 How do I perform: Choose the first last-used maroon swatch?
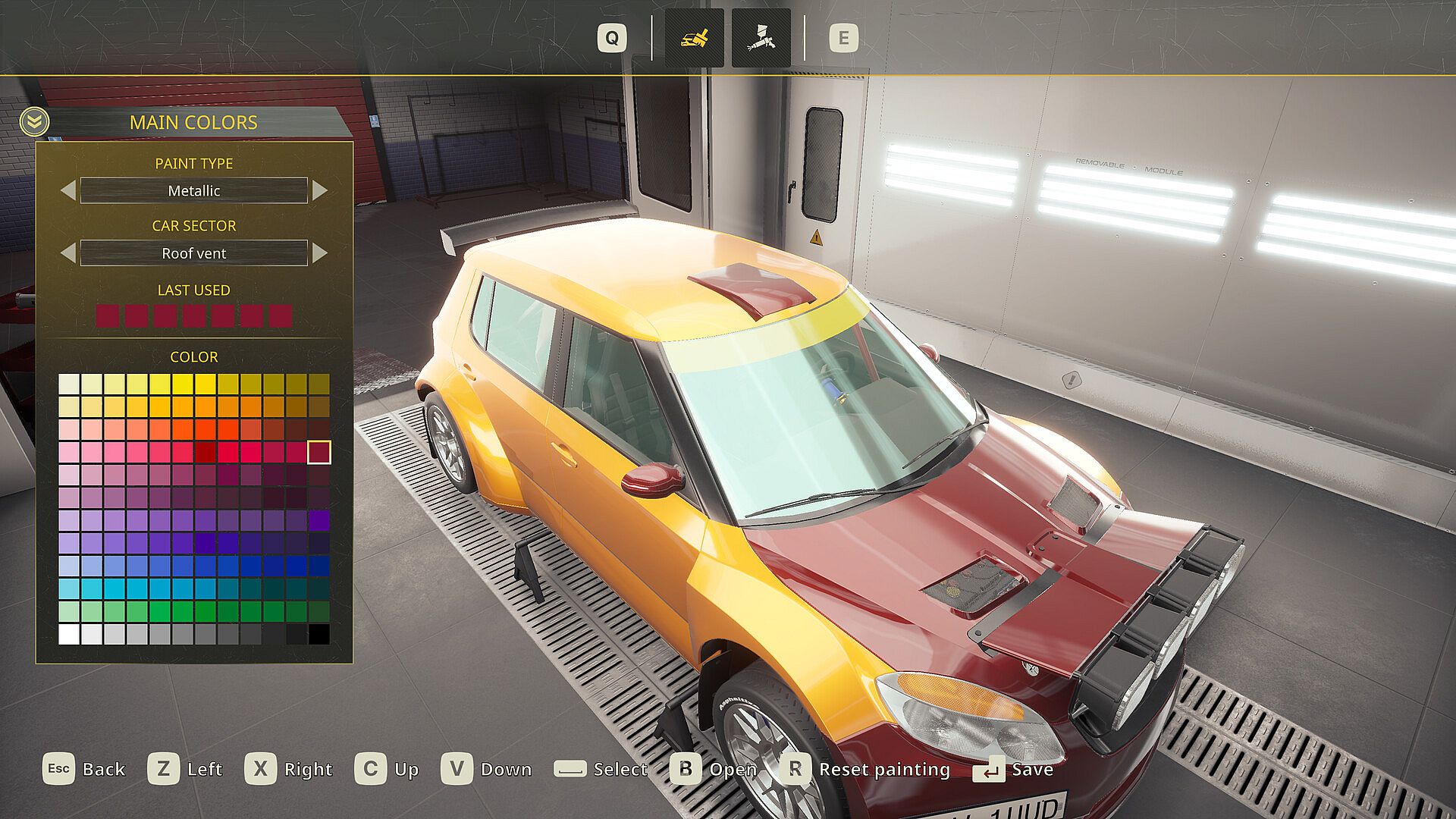tap(108, 315)
